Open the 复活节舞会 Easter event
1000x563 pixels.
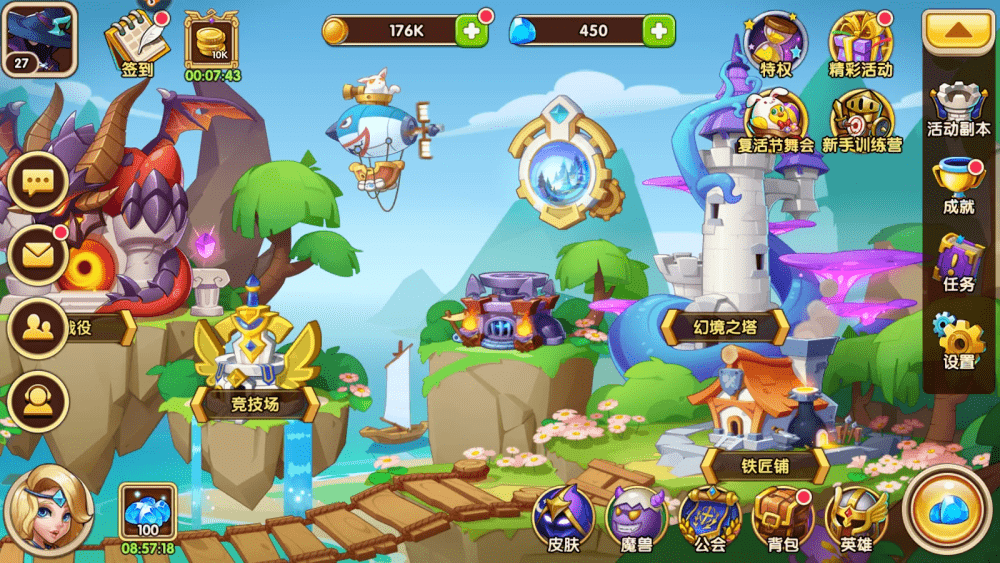click(775, 119)
